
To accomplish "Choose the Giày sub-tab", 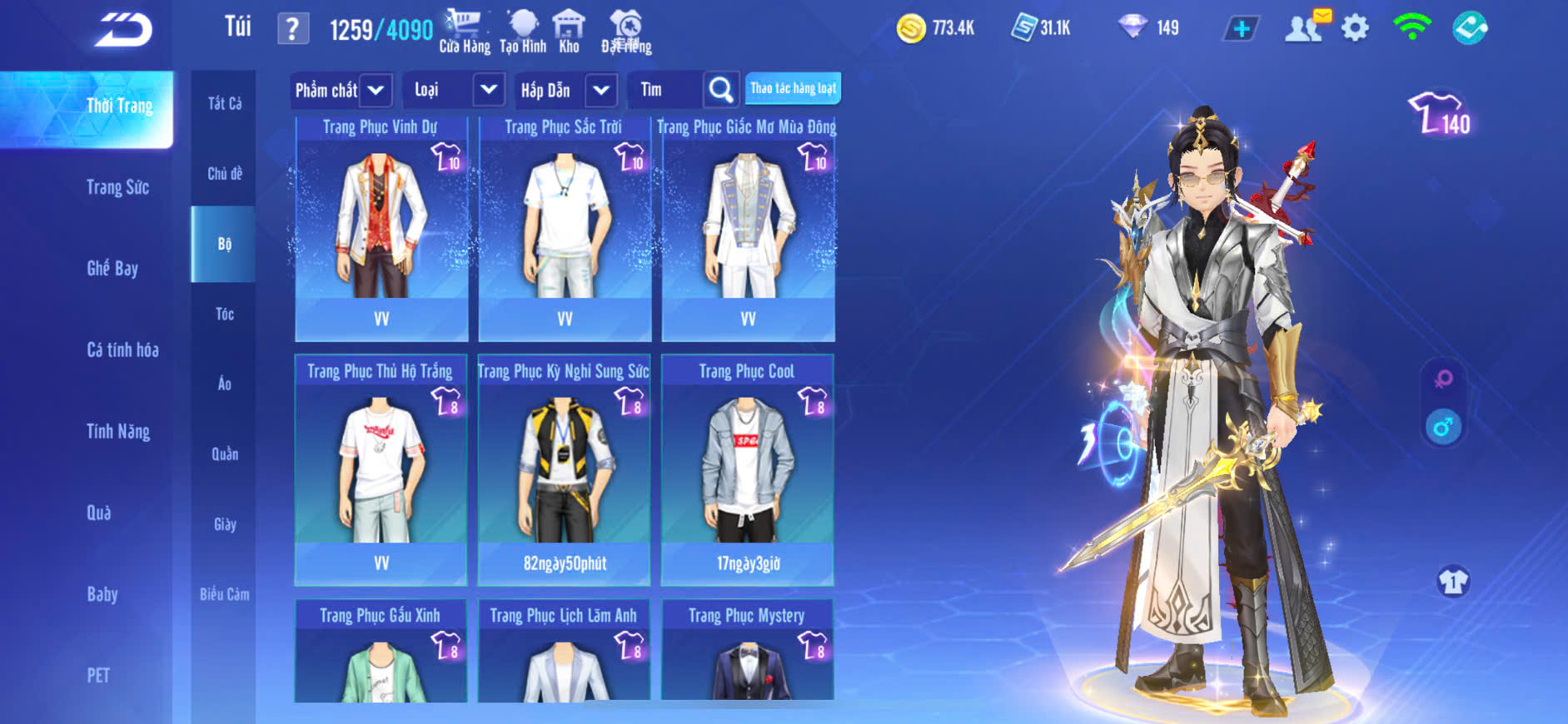I will pyautogui.click(x=224, y=524).
